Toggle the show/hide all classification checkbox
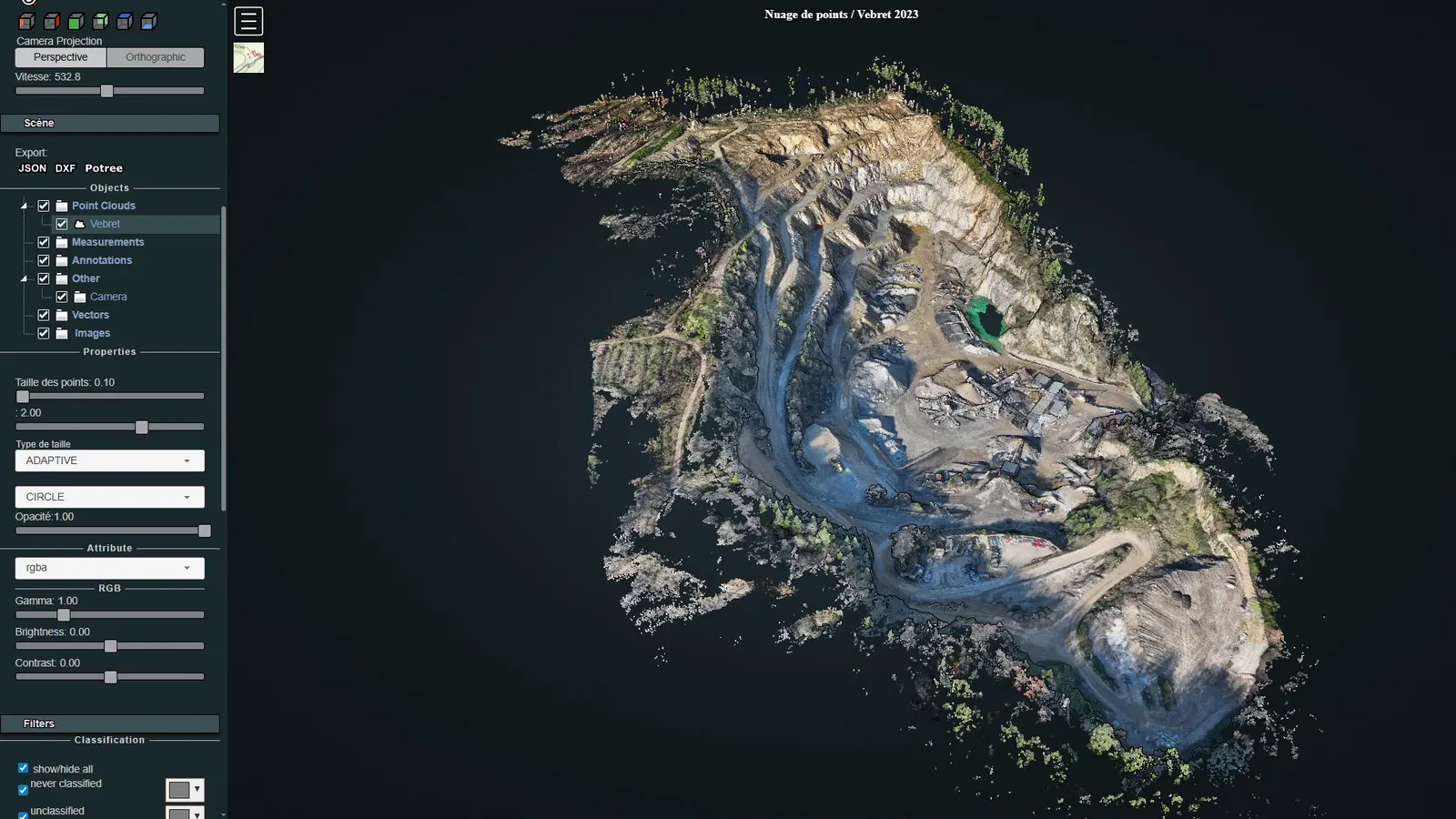This screenshot has width=1456, height=819. [x=24, y=768]
